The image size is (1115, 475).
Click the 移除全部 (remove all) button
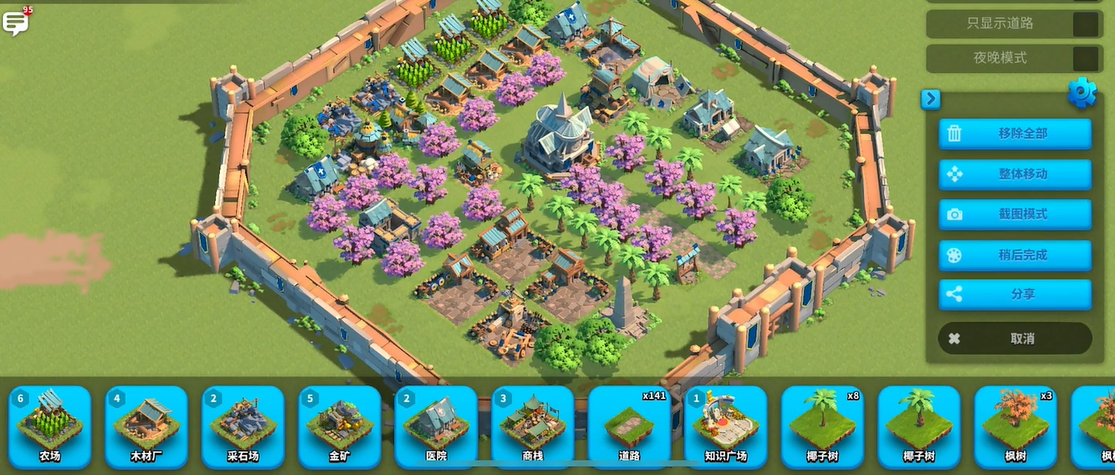click(1014, 133)
